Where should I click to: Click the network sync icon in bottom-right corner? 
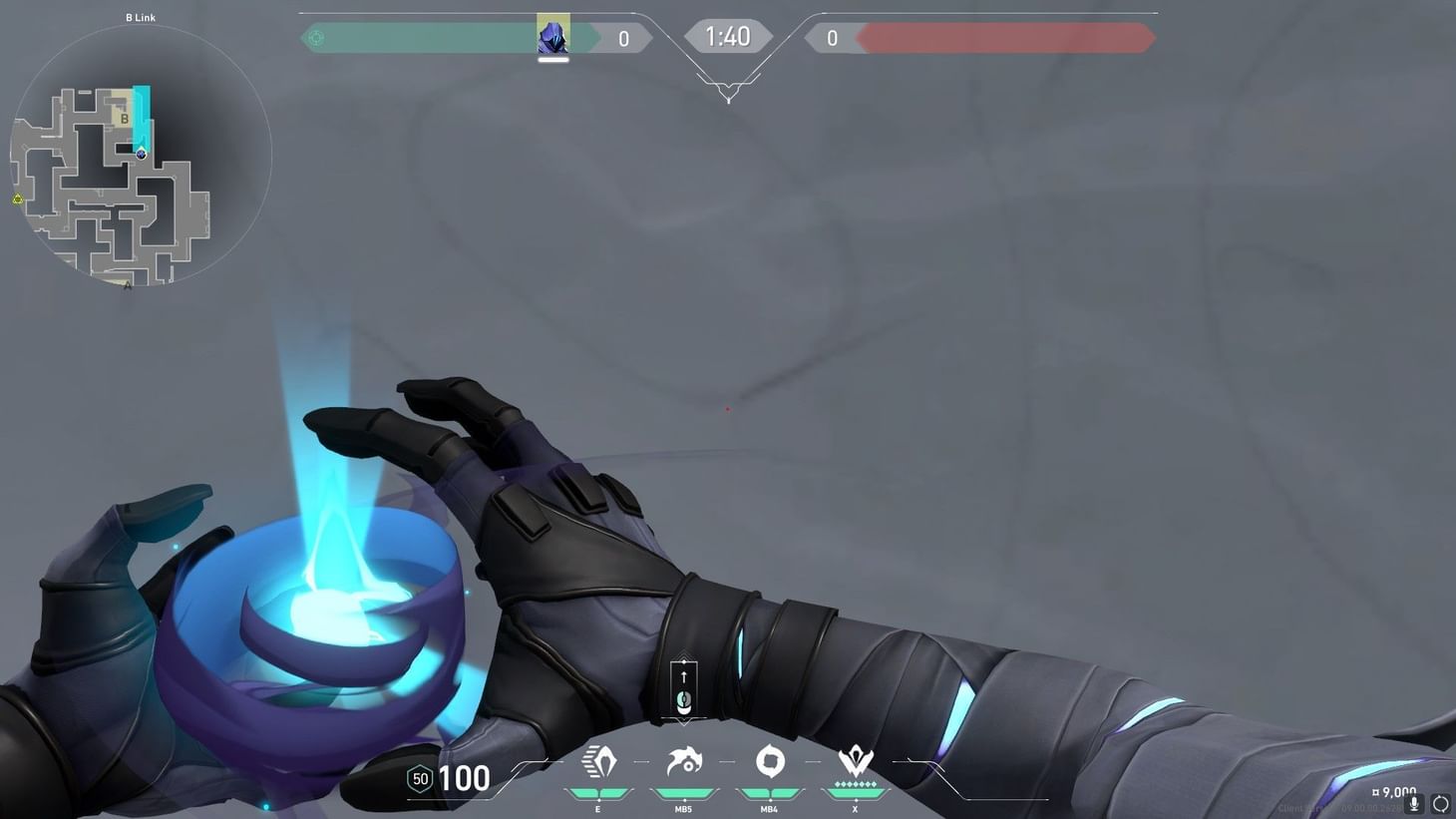pyautogui.click(x=1441, y=803)
